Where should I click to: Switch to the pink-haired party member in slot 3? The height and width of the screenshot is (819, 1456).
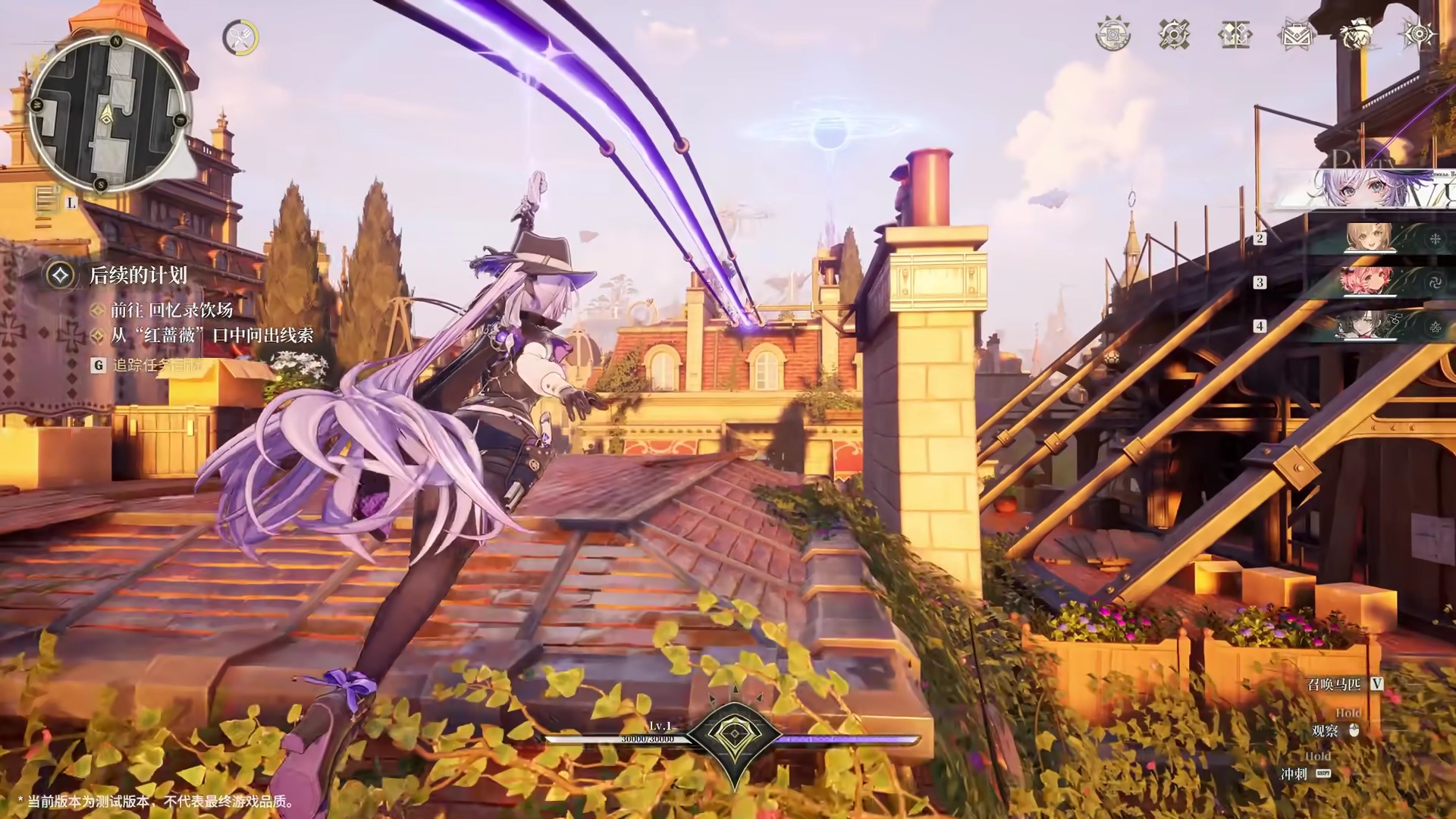[x=1369, y=282]
